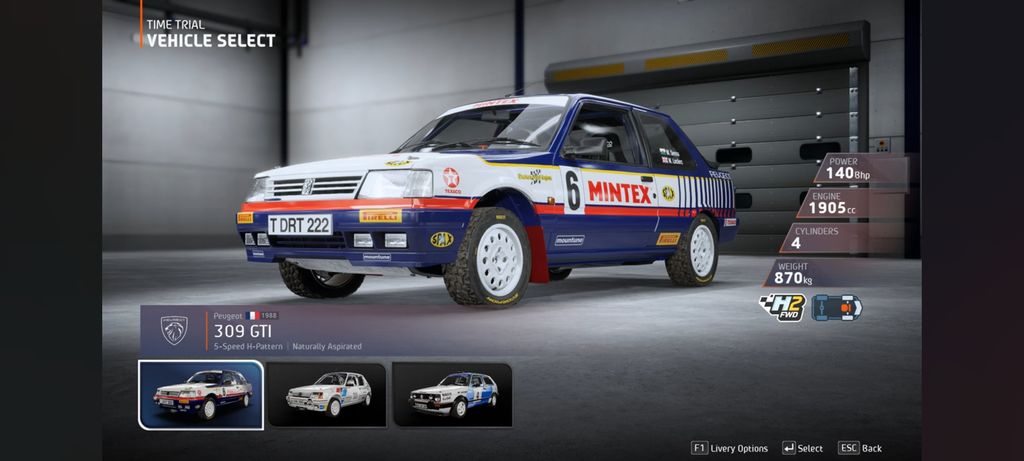Select the blue Mintex livery thumbnail
The width and height of the screenshot is (1024, 461).
201,394
